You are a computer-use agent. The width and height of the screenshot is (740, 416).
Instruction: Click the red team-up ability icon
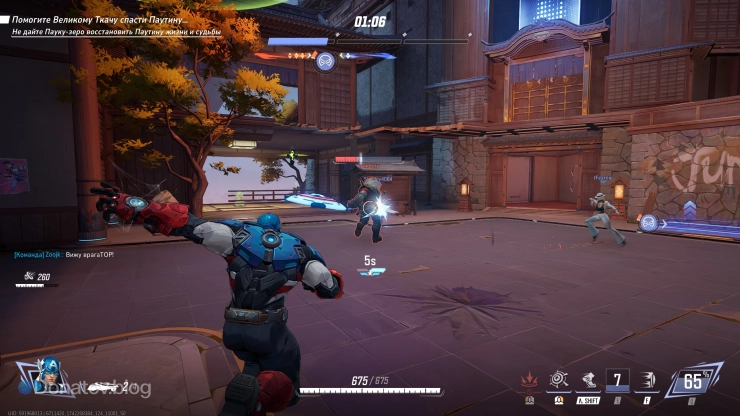tap(529, 380)
